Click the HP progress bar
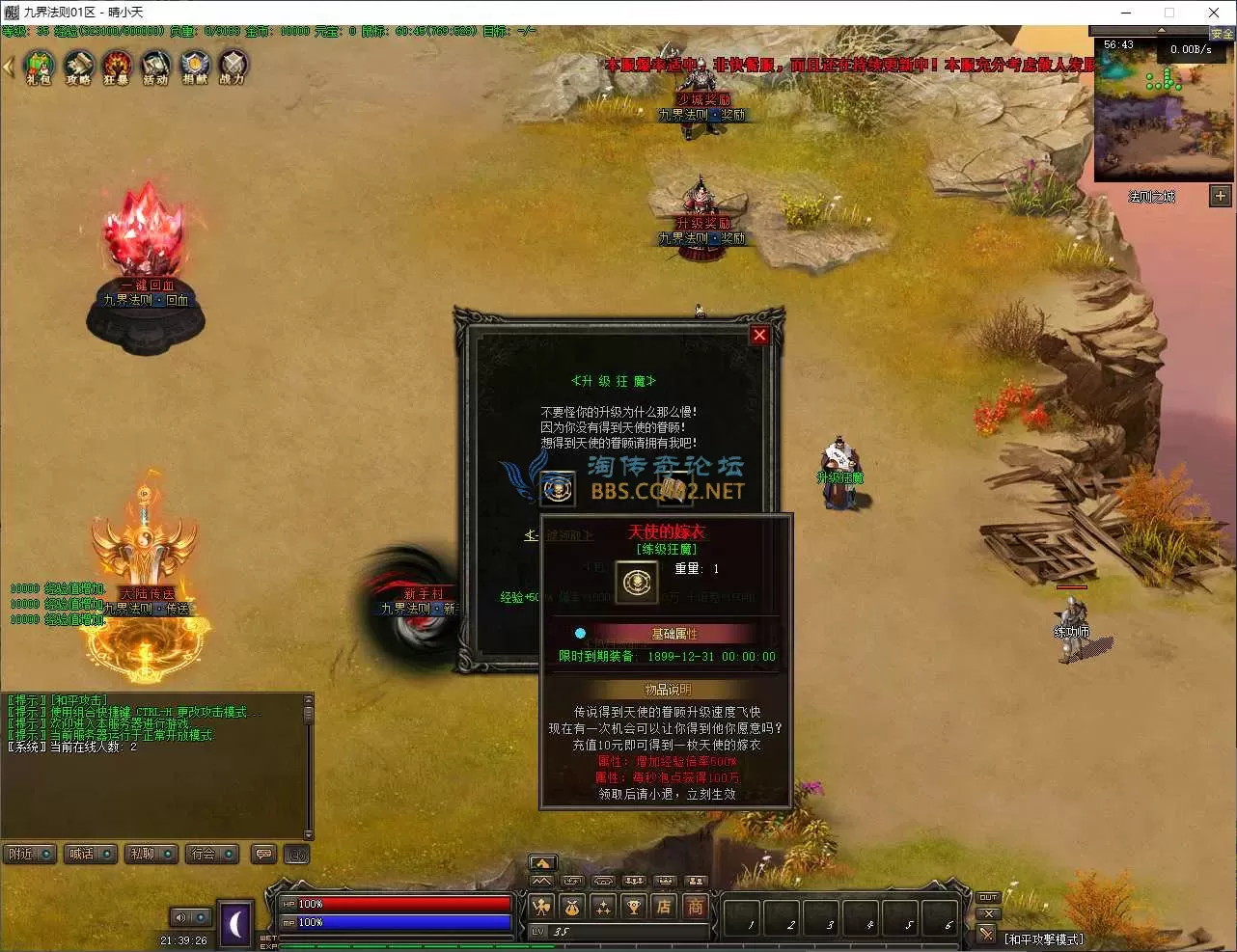This screenshot has width=1237, height=952. tap(396, 904)
